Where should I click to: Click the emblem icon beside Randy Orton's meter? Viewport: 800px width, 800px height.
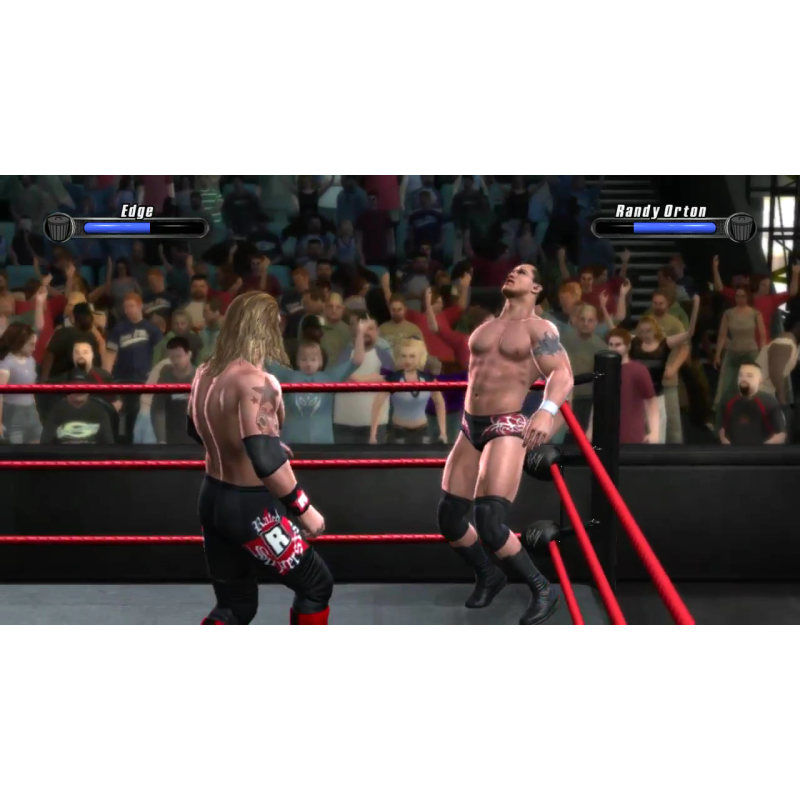740,227
